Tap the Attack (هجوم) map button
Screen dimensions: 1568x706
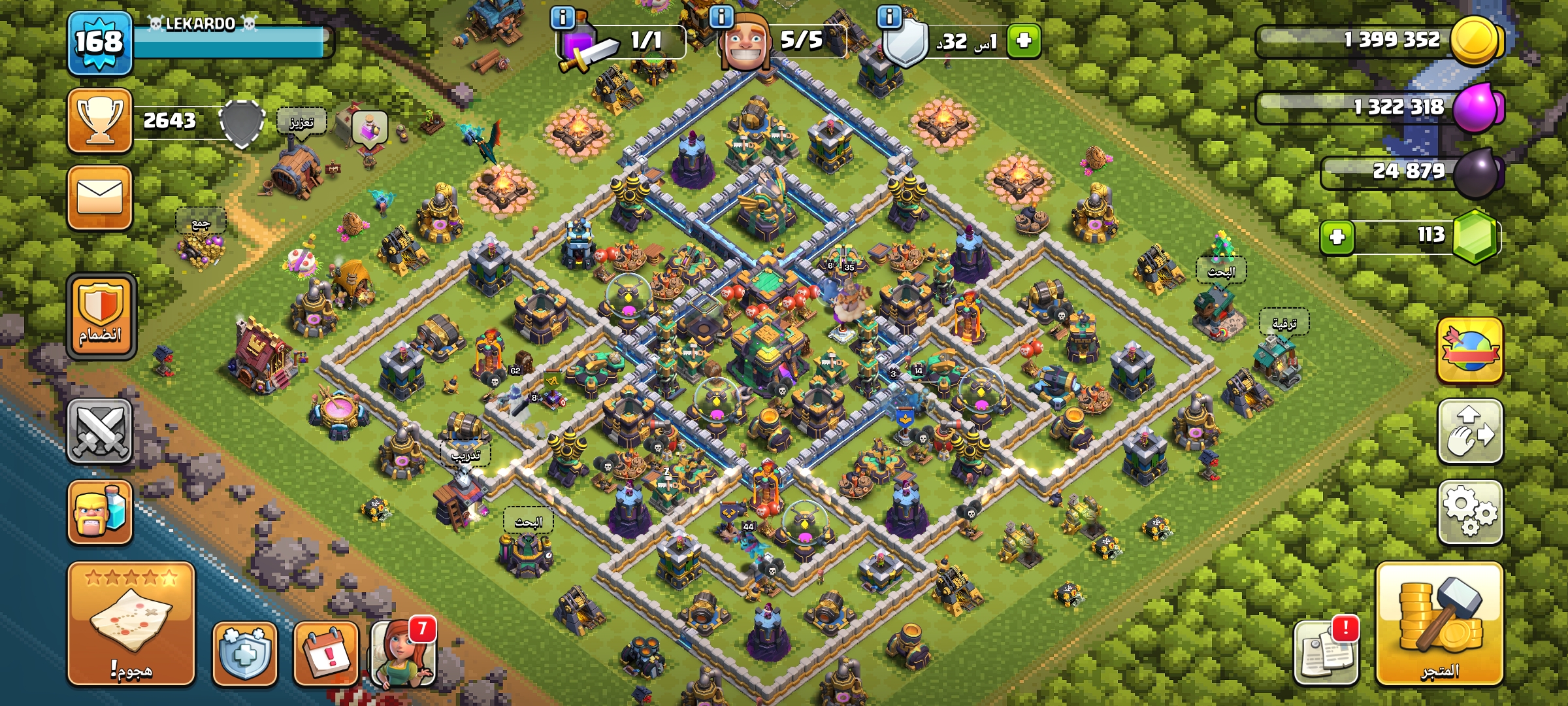click(131, 624)
